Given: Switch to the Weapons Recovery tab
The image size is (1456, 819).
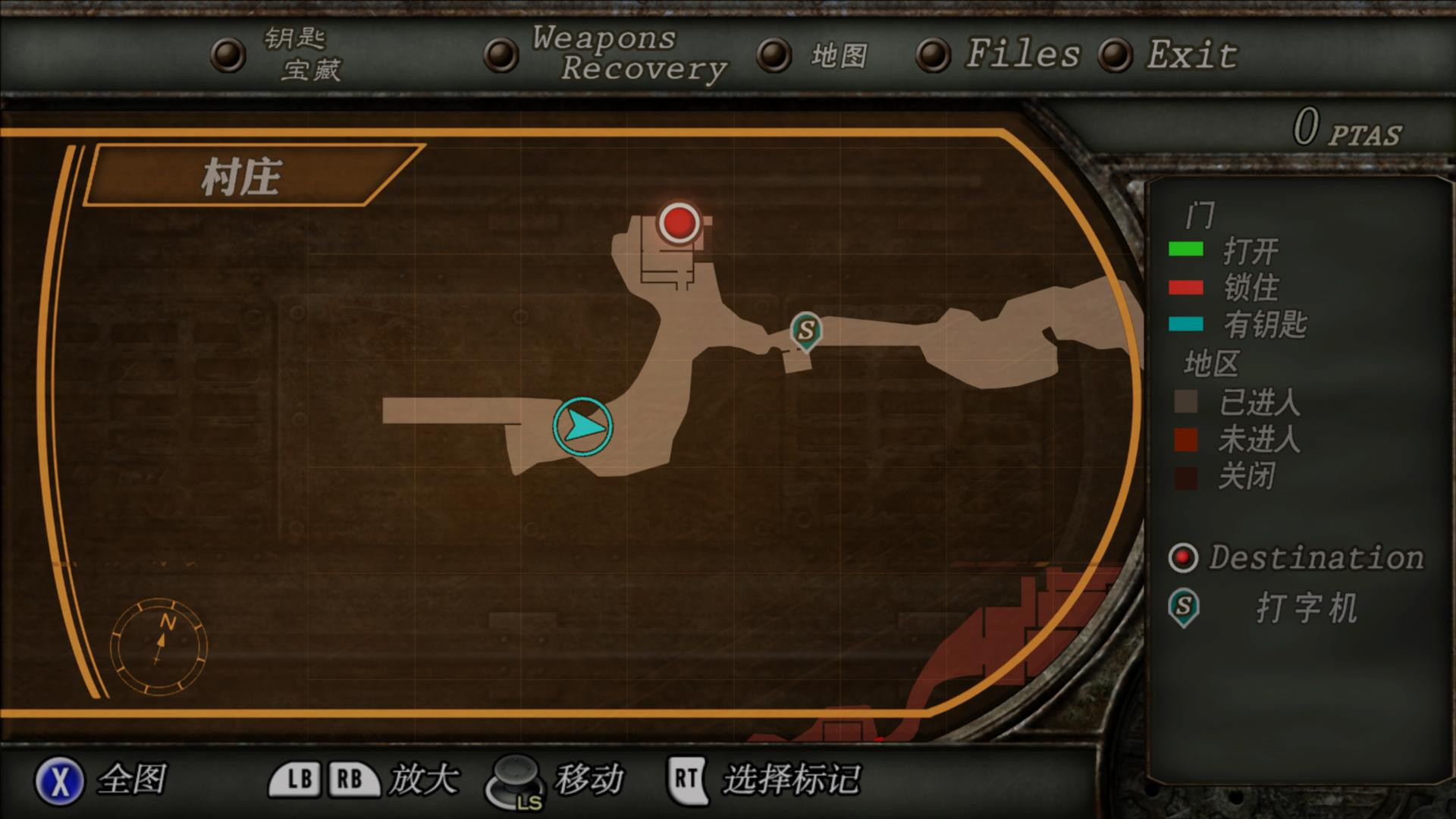Looking at the screenshot, I should tap(628, 53).
